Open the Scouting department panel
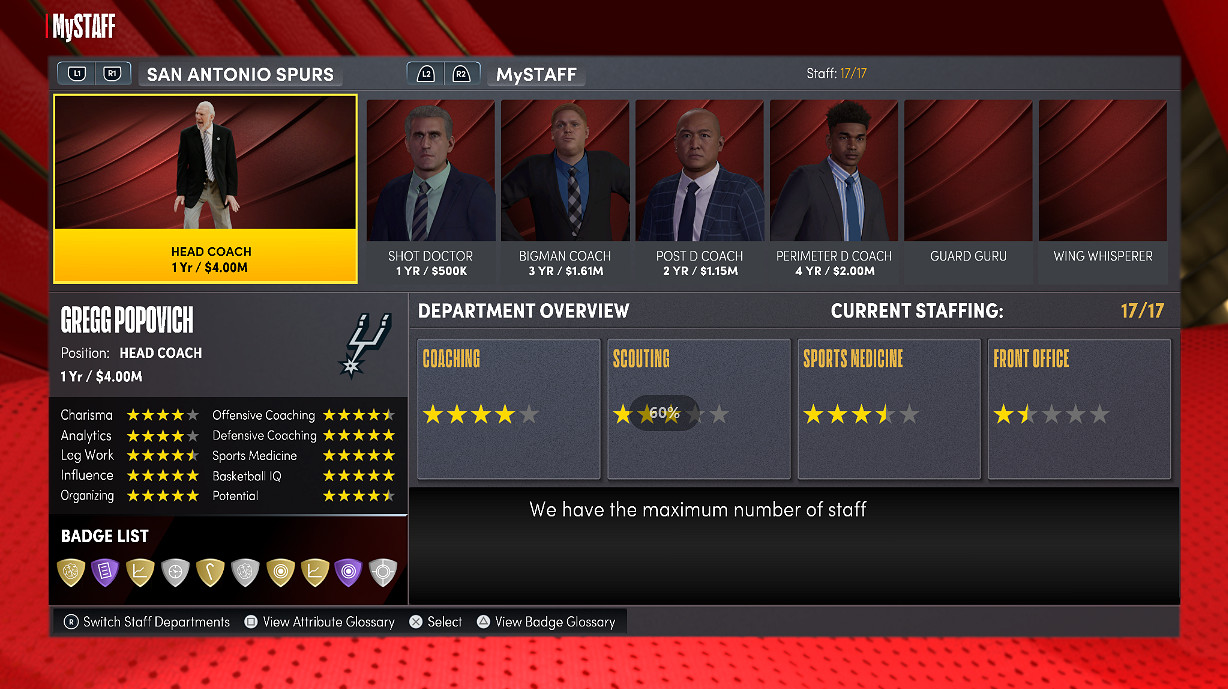 tap(698, 409)
